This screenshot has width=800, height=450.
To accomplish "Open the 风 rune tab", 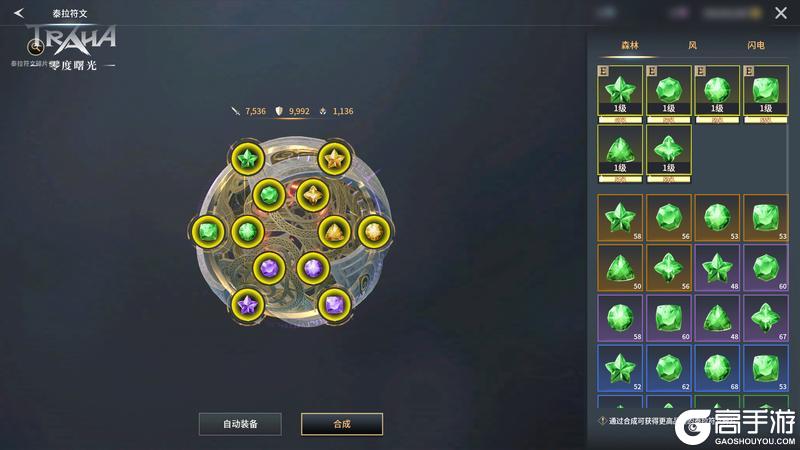I will [692, 45].
